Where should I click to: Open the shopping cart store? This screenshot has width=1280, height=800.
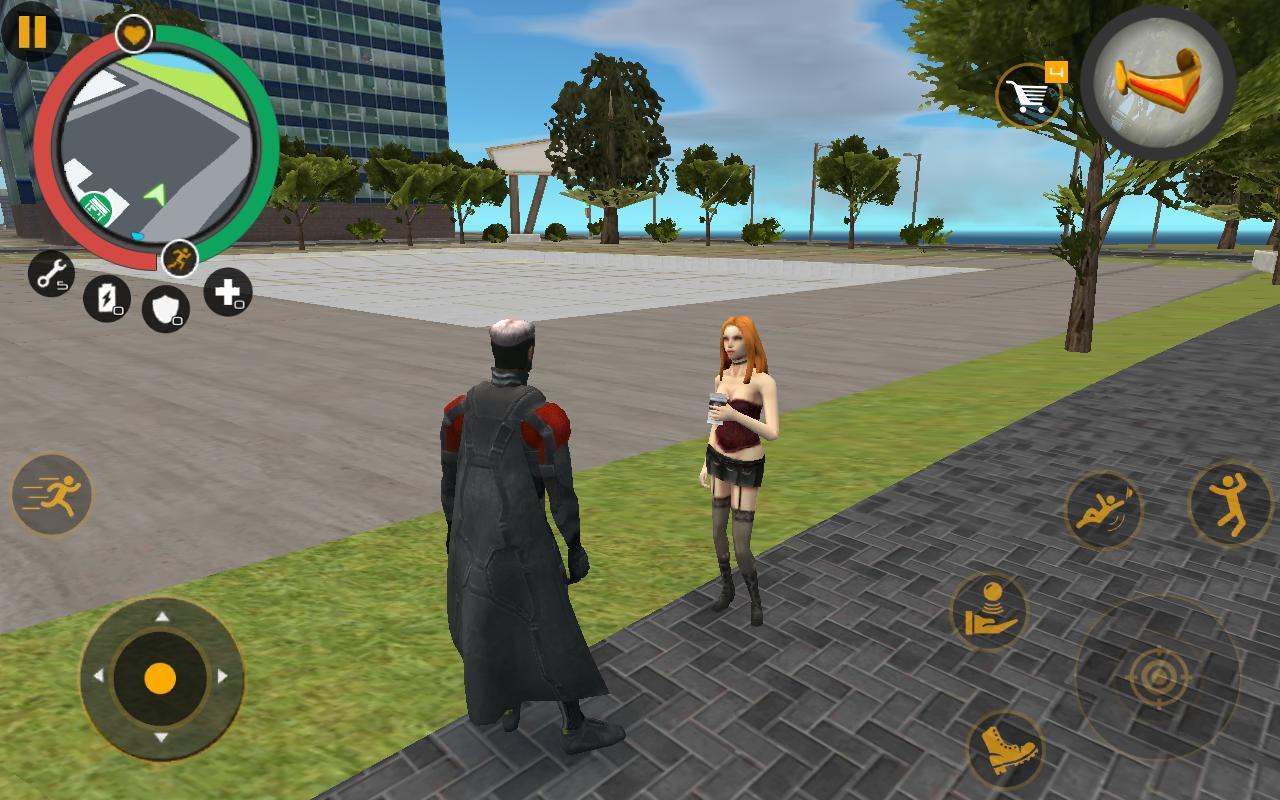click(1030, 90)
